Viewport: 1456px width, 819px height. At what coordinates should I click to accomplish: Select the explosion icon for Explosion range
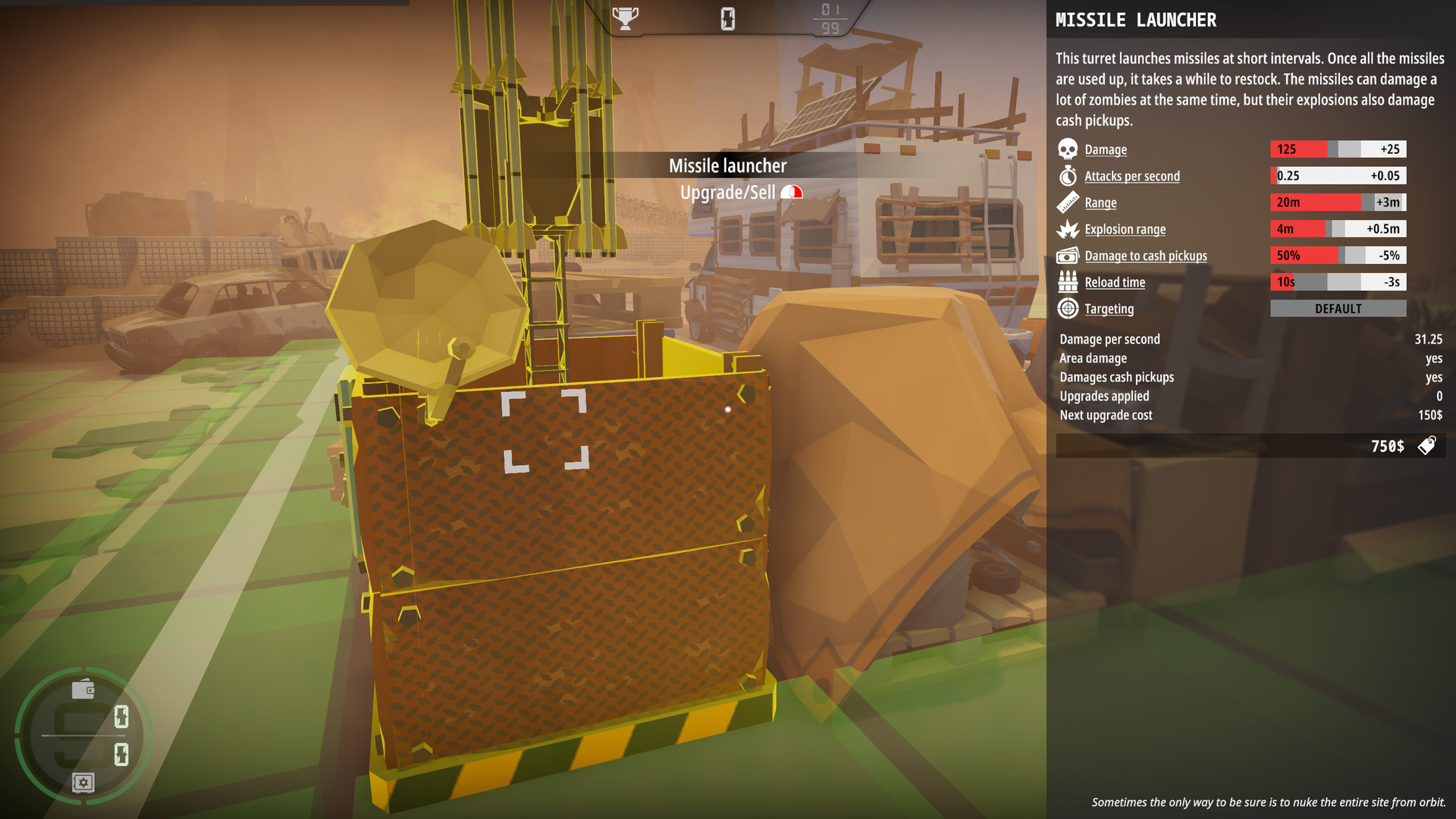pos(1068,229)
